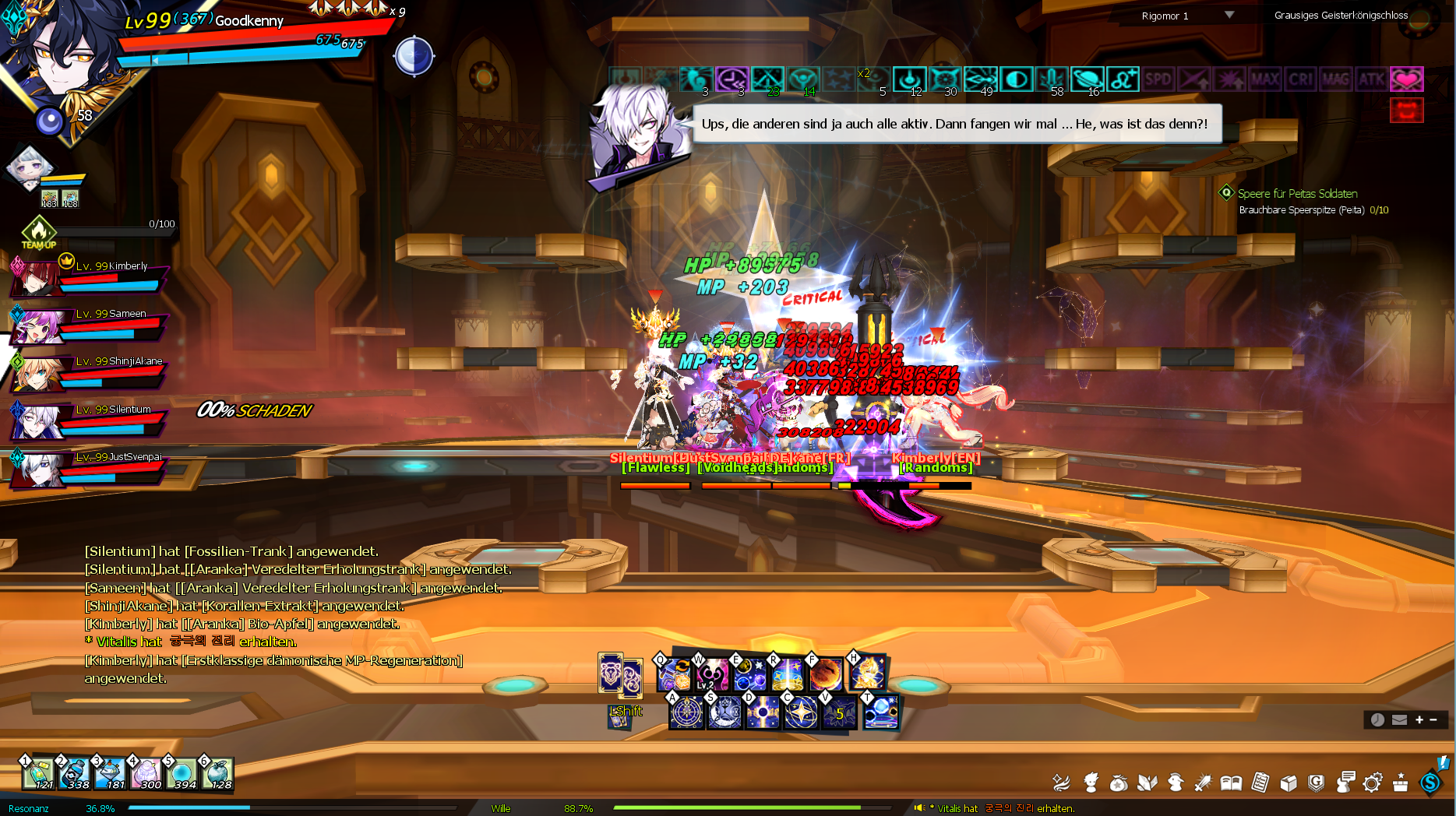Activate the golden four-point star orbit skill

point(801,712)
